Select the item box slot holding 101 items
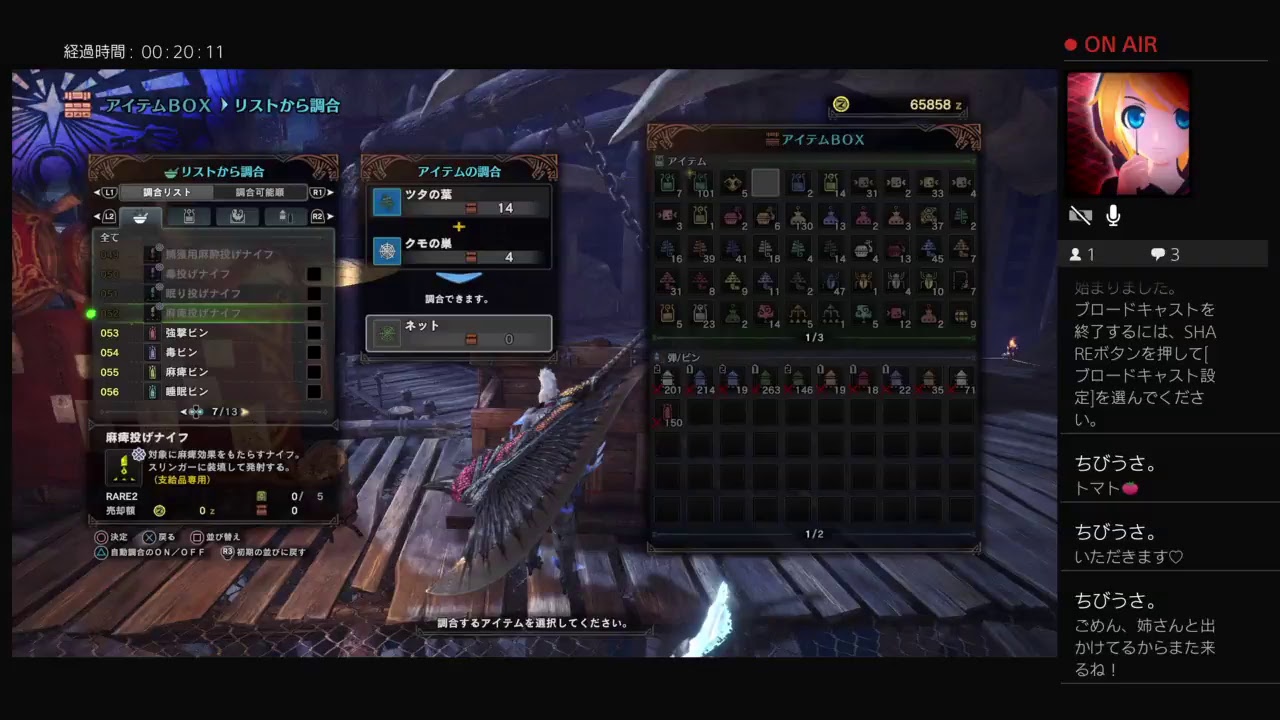1280x720 pixels. point(700,183)
